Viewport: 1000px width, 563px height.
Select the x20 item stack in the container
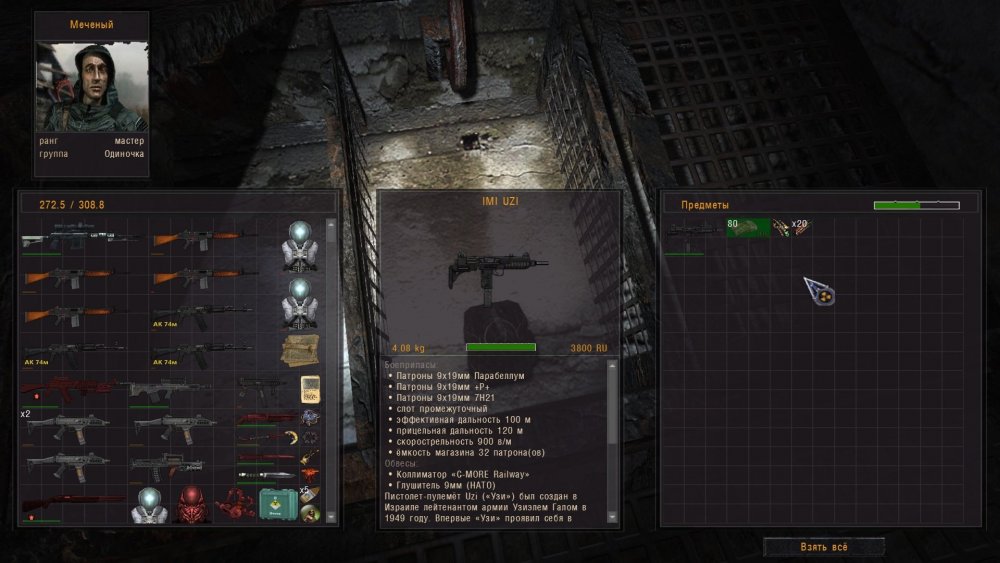(791, 228)
